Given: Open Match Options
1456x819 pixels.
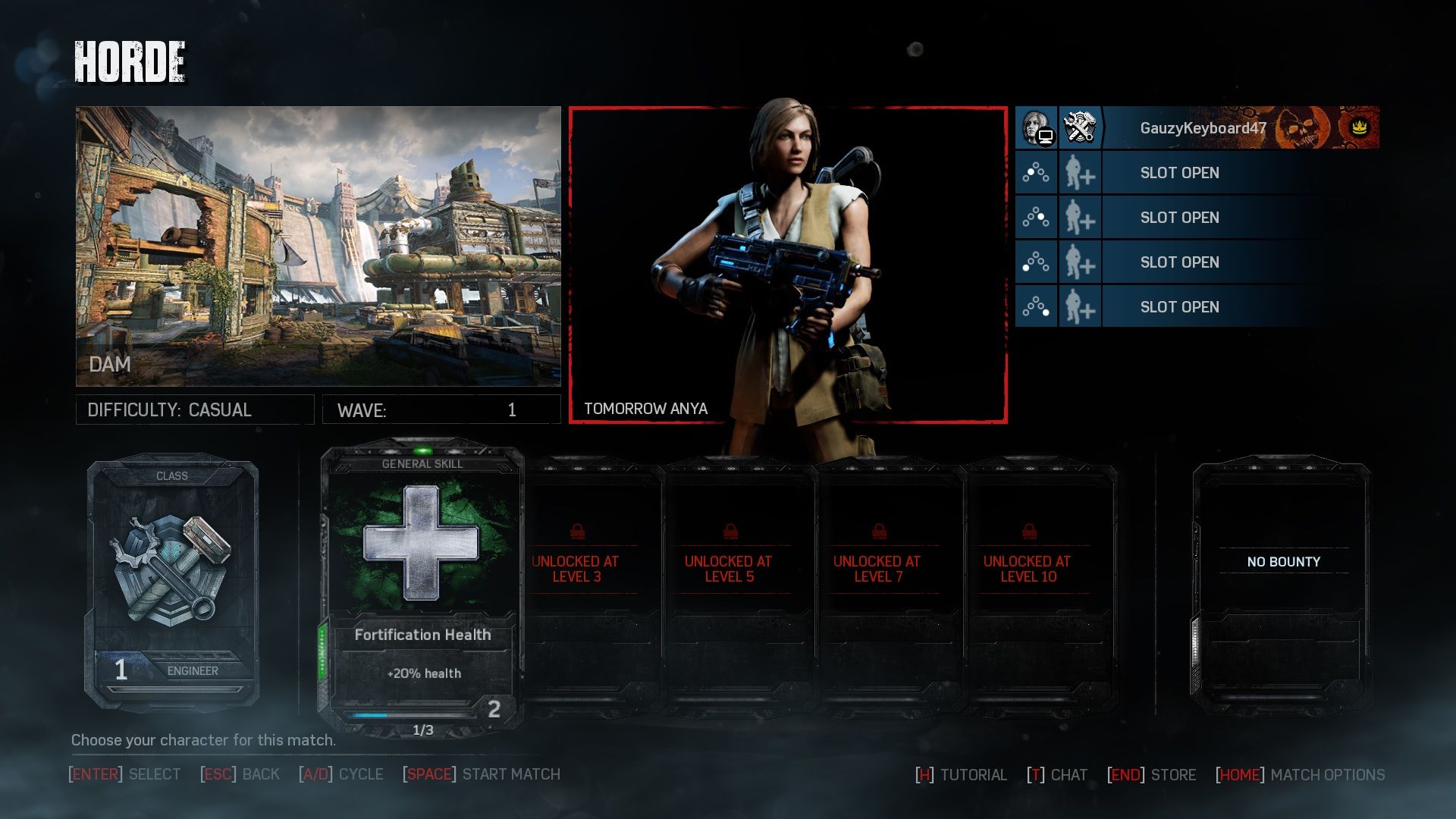Looking at the screenshot, I should (x=1301, y=775).
